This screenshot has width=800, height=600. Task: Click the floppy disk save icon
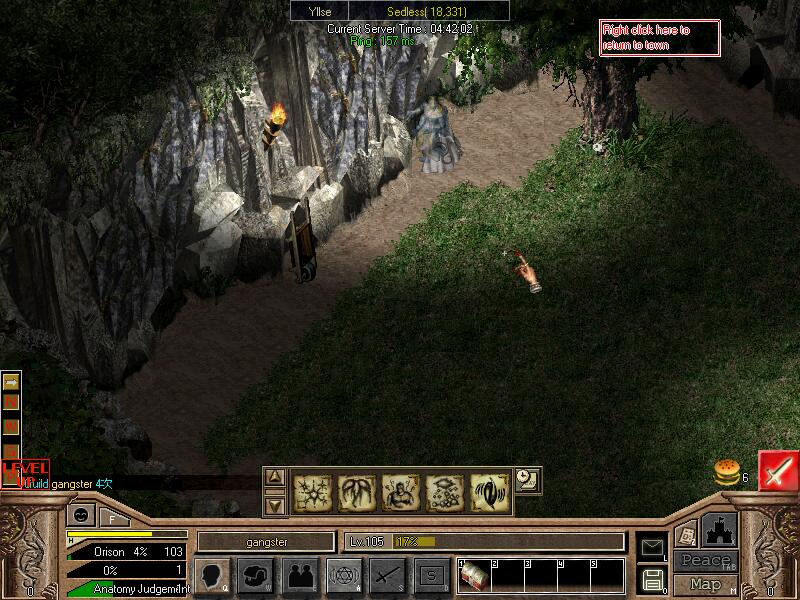click(x=652, y=578)
